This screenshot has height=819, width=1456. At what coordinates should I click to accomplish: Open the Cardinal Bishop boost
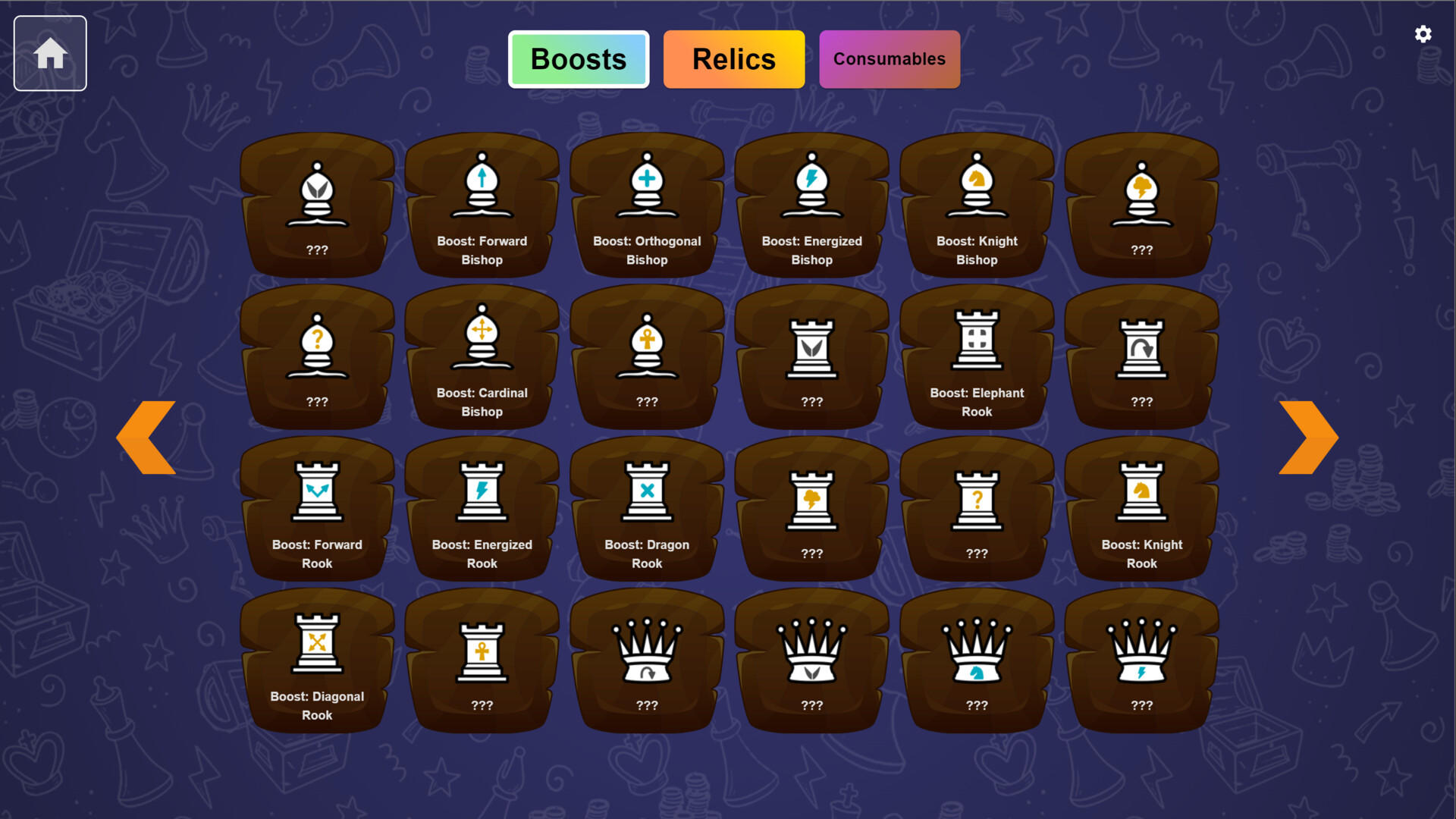click(x=482, y=356)
